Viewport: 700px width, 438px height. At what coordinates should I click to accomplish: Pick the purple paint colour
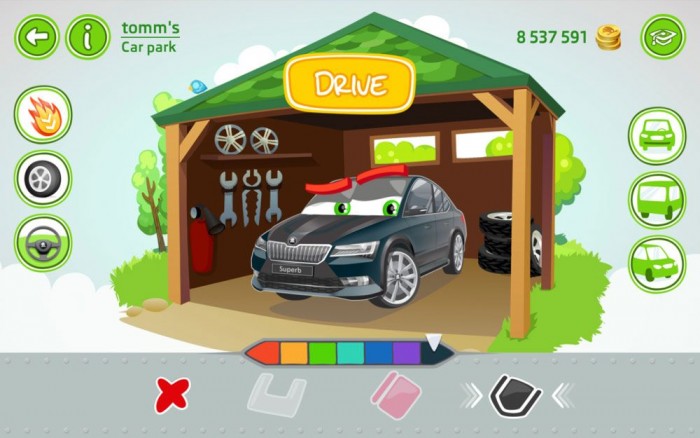tap(406, 353)
